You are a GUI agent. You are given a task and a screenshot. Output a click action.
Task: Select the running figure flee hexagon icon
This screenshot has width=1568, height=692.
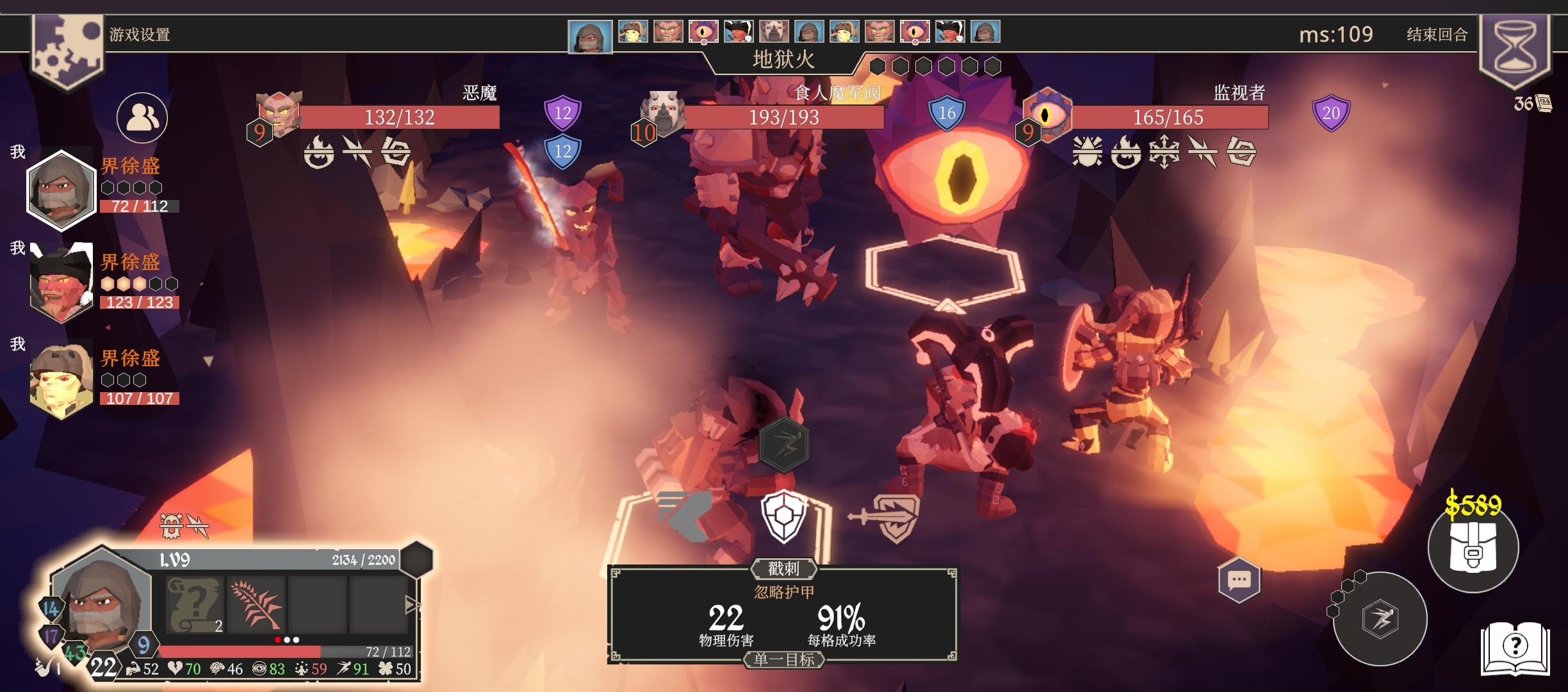point(784,445)
